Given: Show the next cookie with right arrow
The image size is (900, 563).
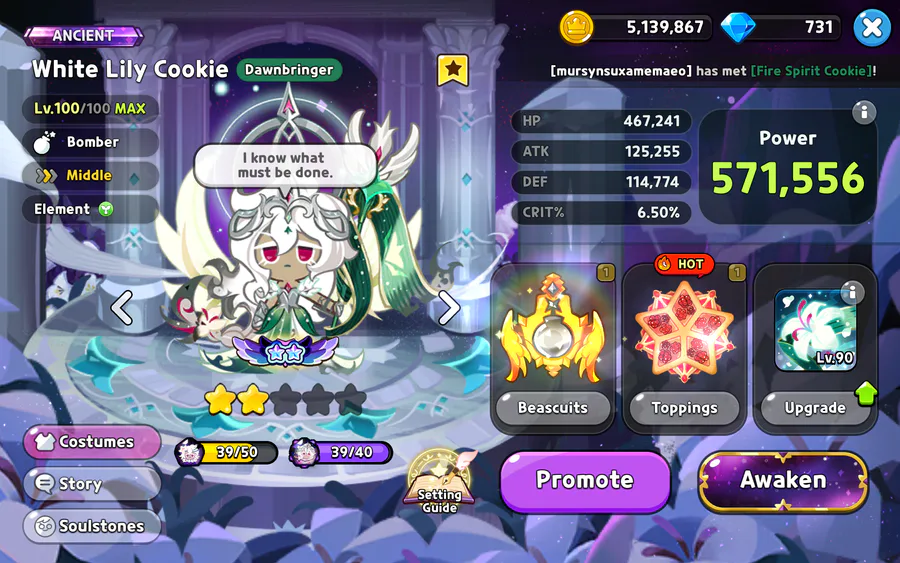Looking at the screenshot, I should (449, 308).
